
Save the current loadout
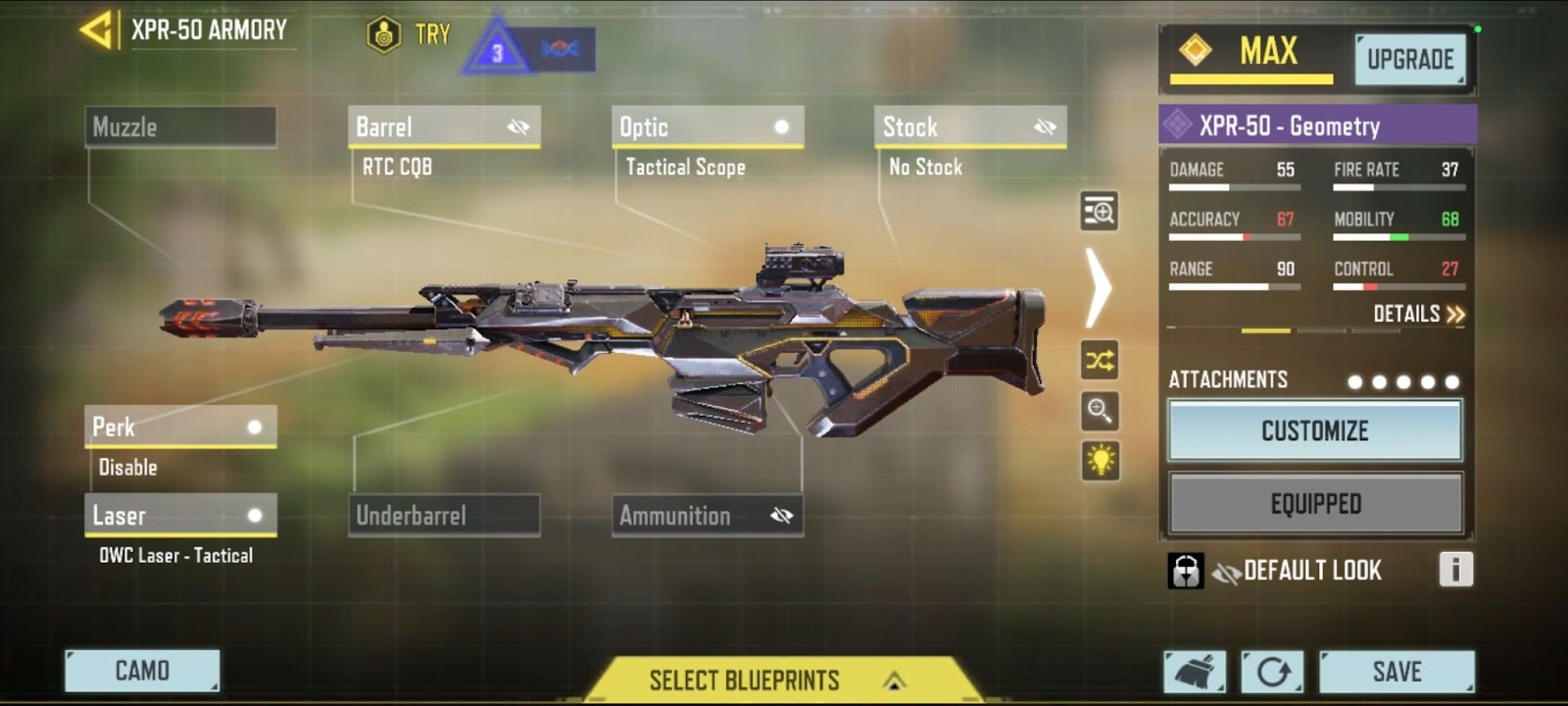pos(1396,672)
